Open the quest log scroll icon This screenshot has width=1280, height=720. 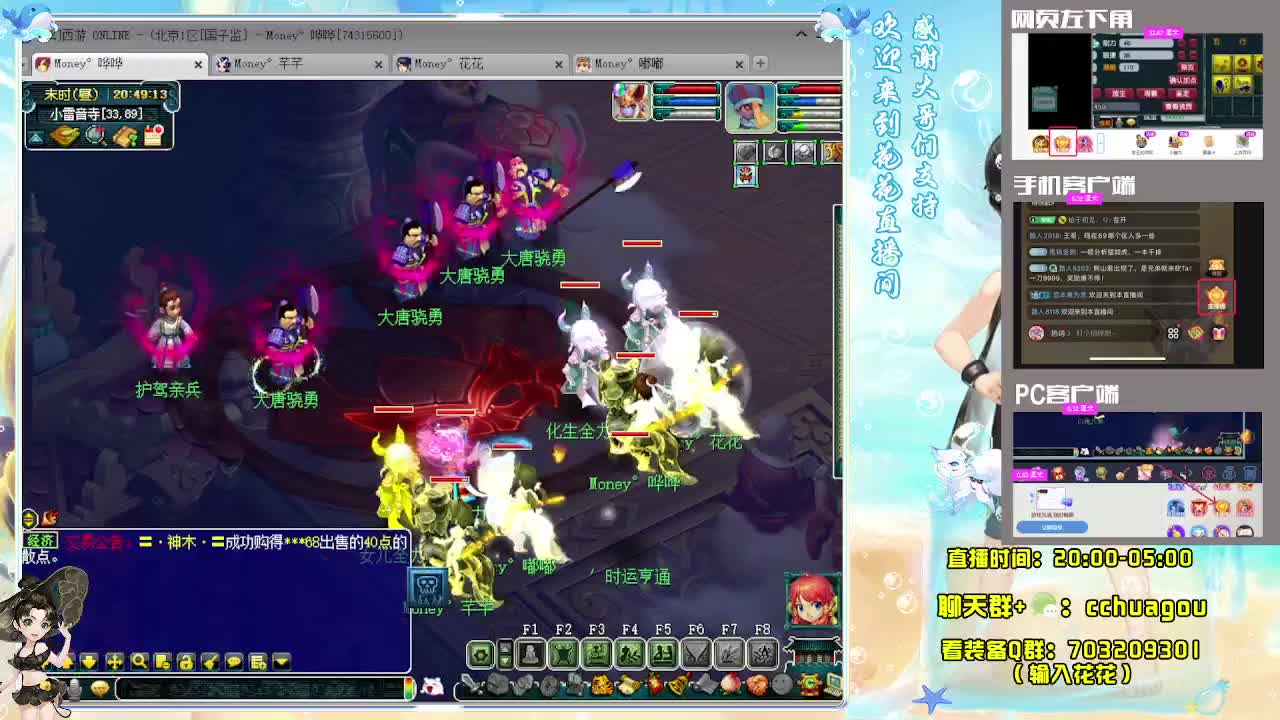(x=125, y=136)
